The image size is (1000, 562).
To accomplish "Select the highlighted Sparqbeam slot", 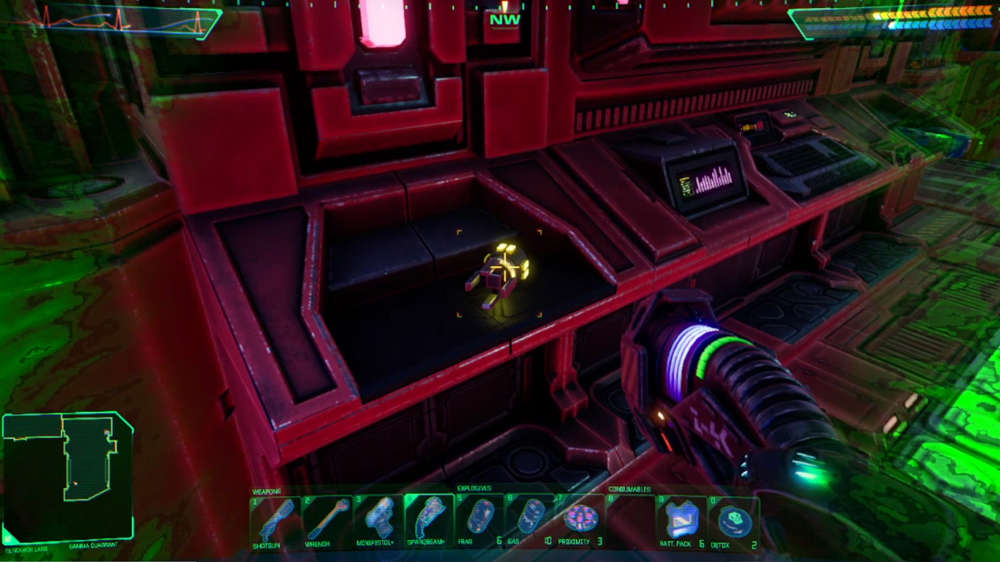I will tap(429, 520).
